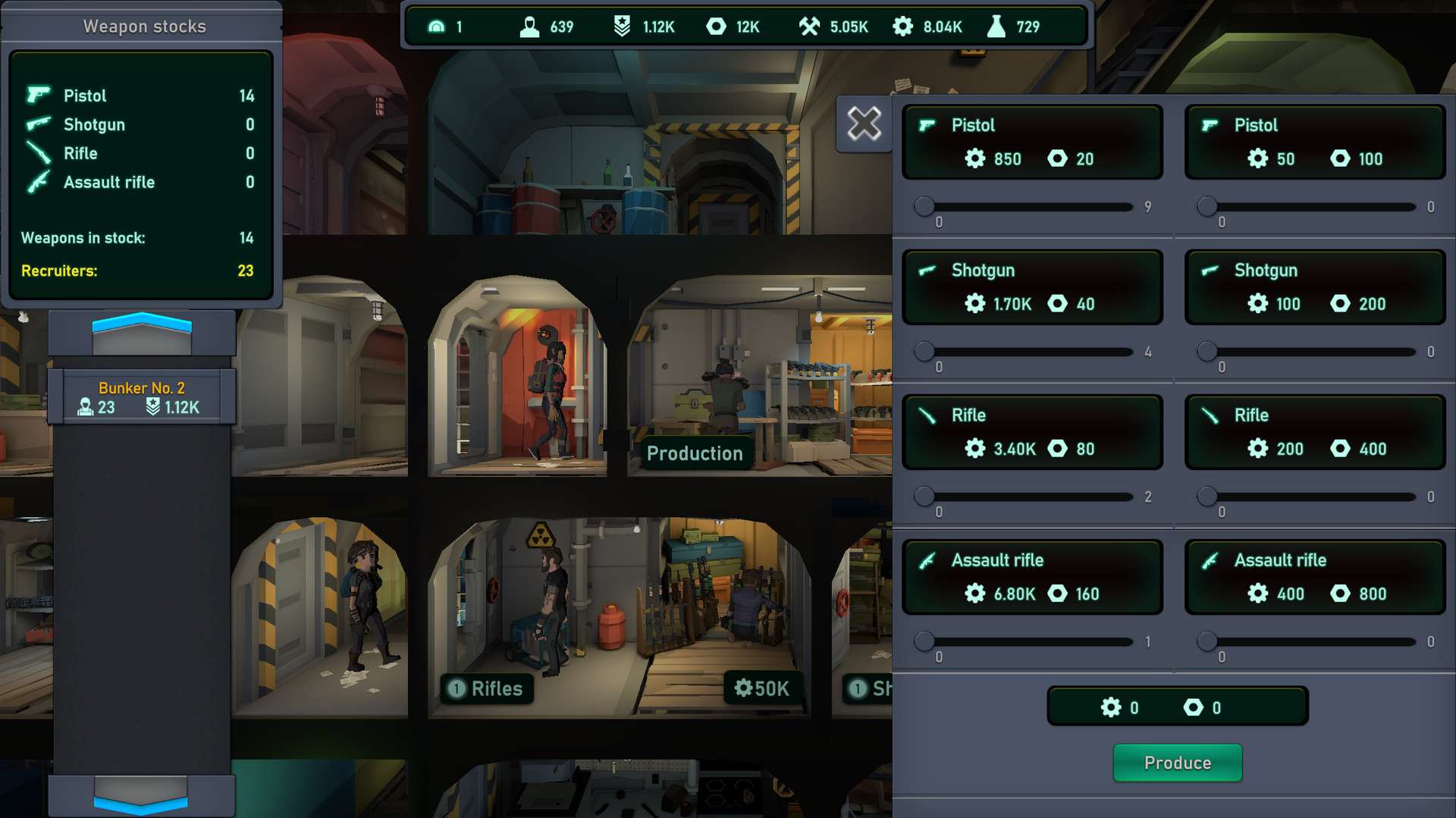Set the slider under the 850-gear Pistol recipe
Screen dimensions: 1456x818
pyautogui.click(x=924, y=206)
